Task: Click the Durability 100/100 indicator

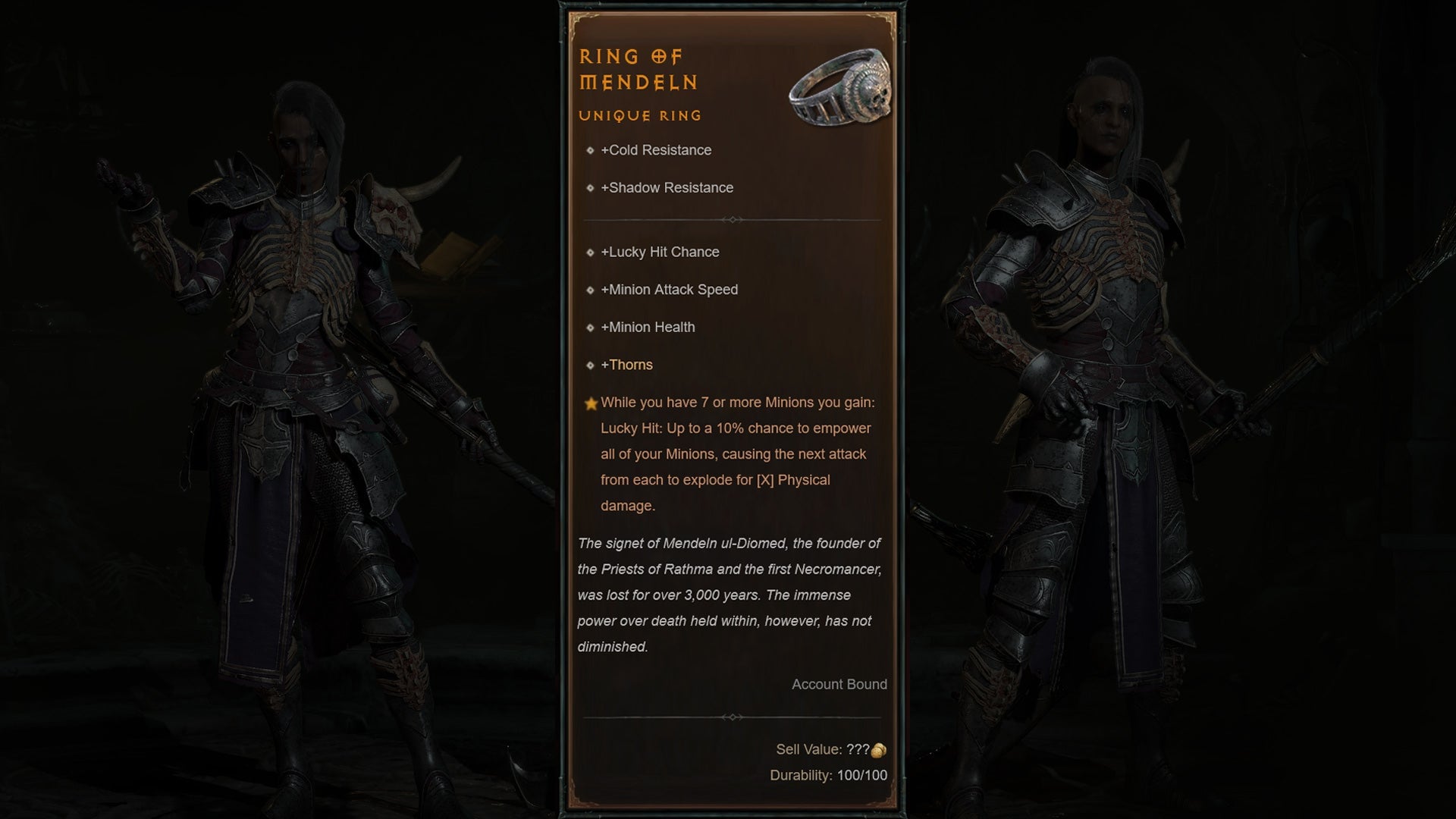Action: pos(827,776)
